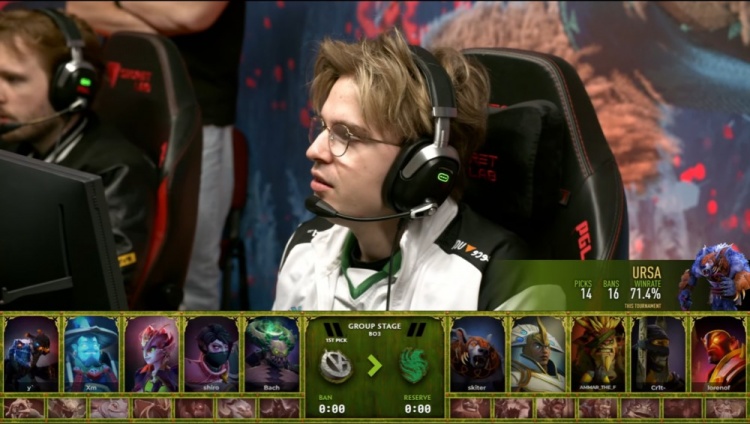Choose the Dark Willow hero portrait
Image resolution: width=750 pixels, height=424 pixels.
pyautogui.click(x=151, y=353)
